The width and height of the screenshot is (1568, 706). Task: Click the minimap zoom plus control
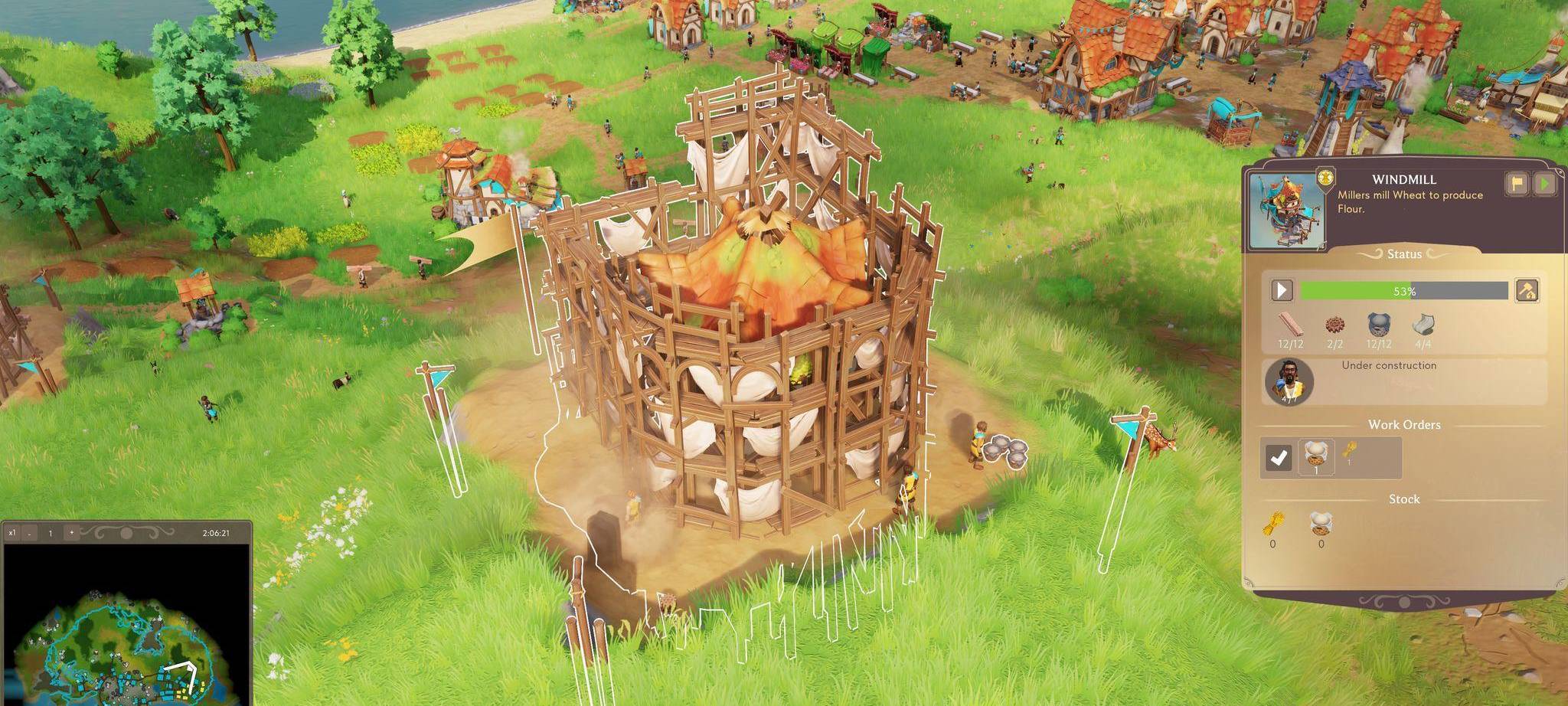click(x=72, y=533)
